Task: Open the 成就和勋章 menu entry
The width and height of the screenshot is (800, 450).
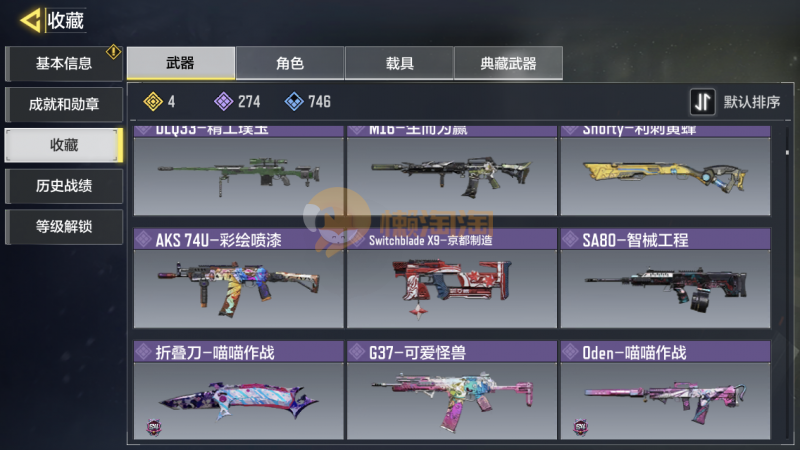Action: click(x=64, y=104)
